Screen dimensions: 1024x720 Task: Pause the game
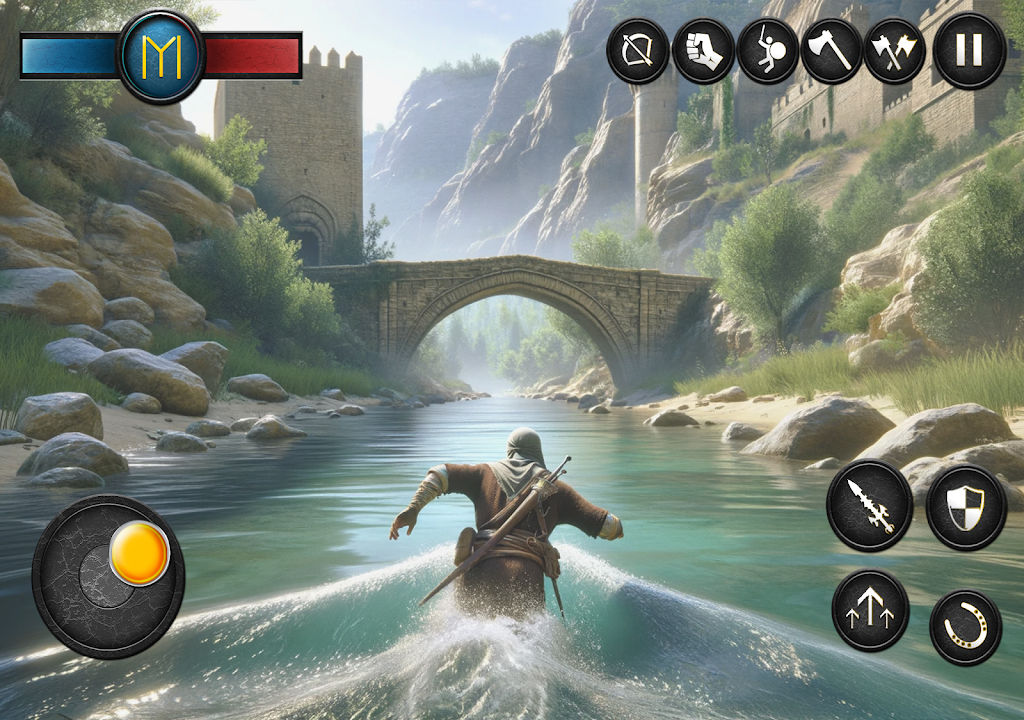[969, 51]
